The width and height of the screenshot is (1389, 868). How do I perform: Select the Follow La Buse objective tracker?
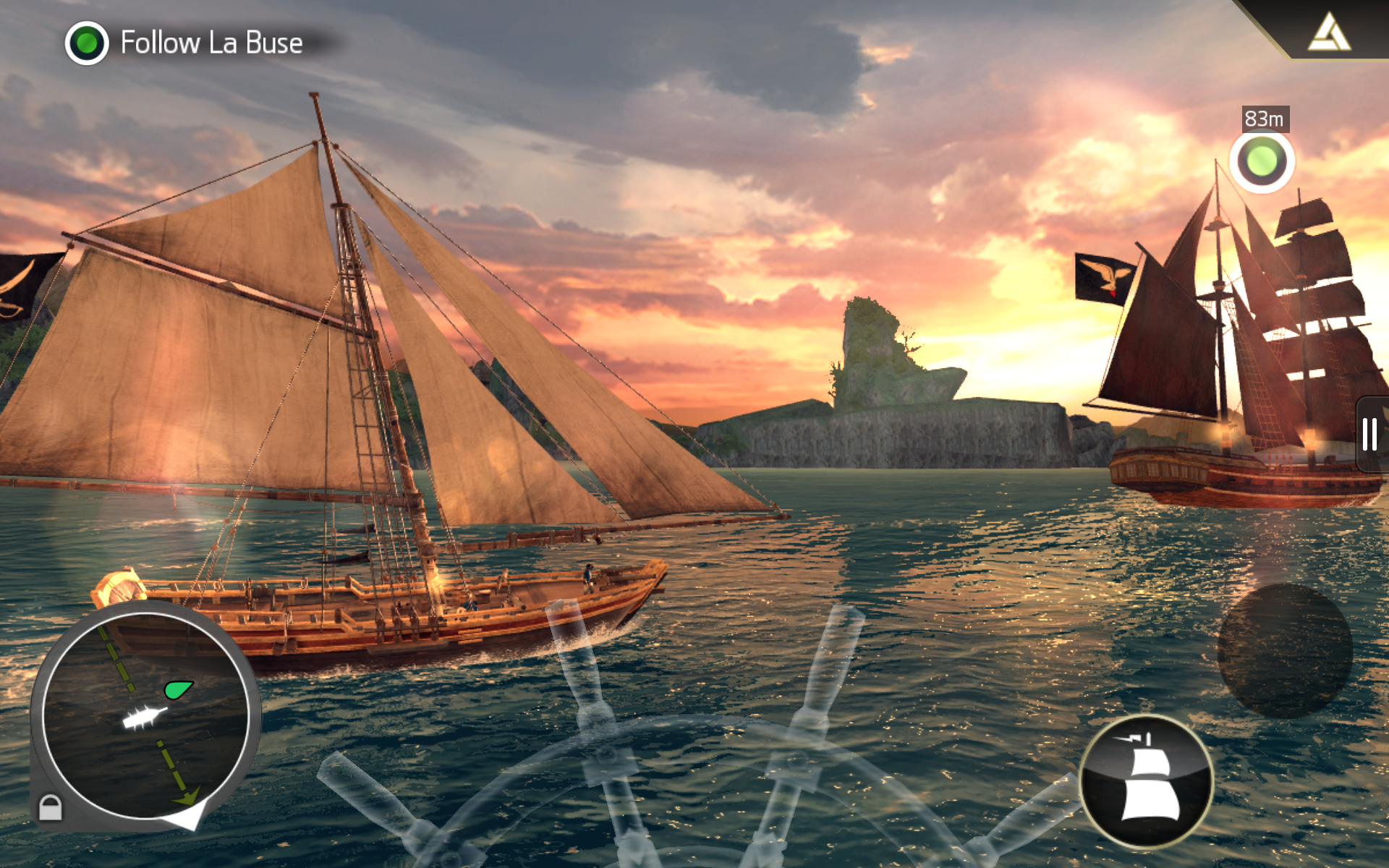click(186, 43)
